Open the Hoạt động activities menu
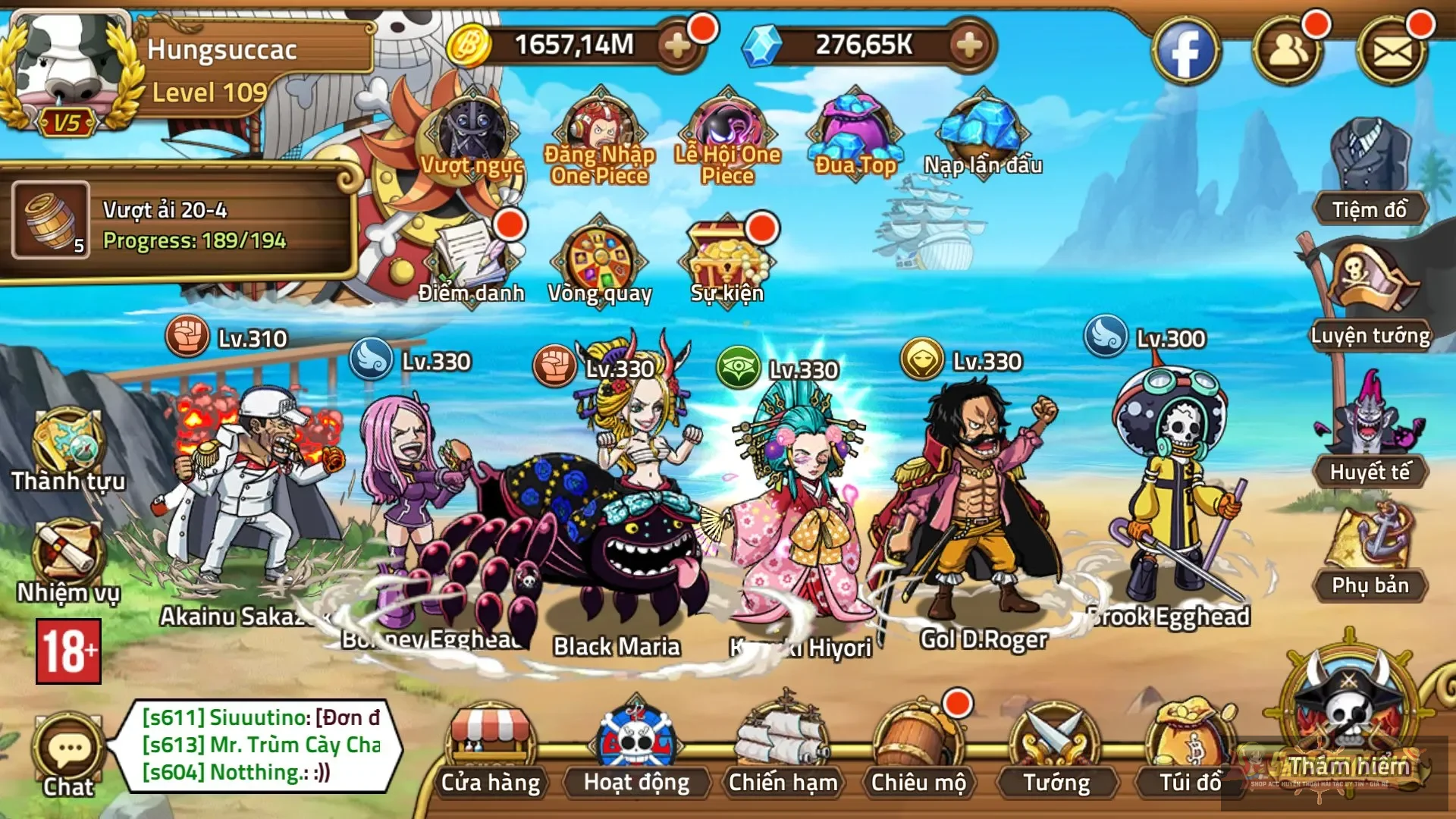Screen dimensions: 1456x819 (x=636, y=751)
